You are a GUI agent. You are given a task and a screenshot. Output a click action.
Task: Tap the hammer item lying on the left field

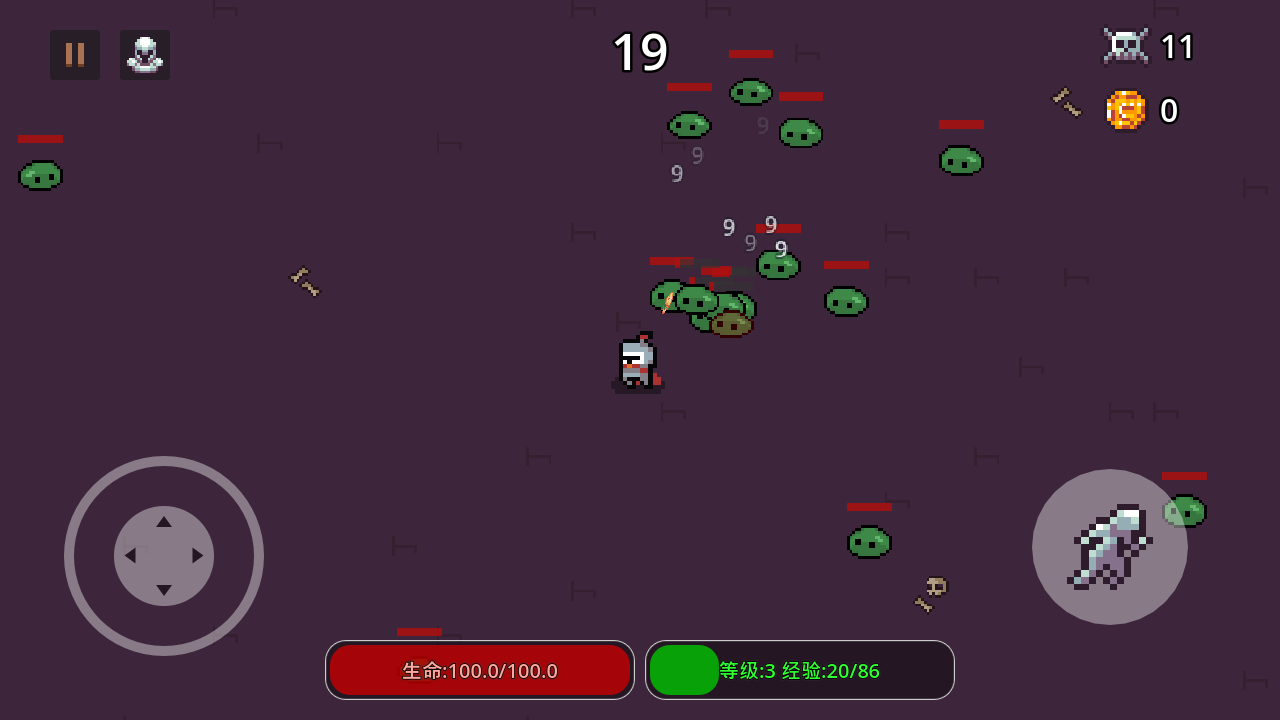point(304,283)
